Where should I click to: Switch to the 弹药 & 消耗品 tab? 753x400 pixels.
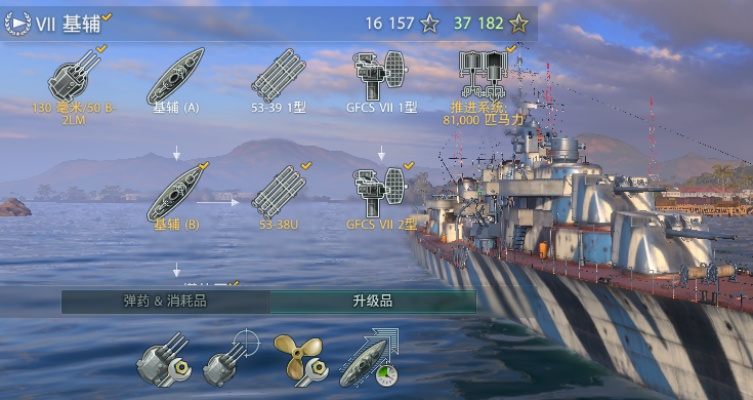tap(165, 300)
